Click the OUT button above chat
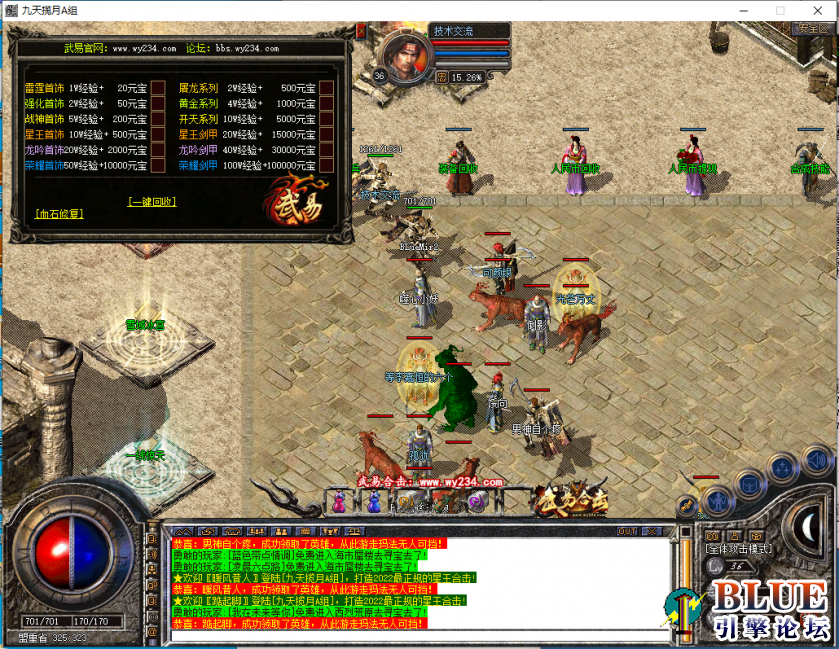 627,530
